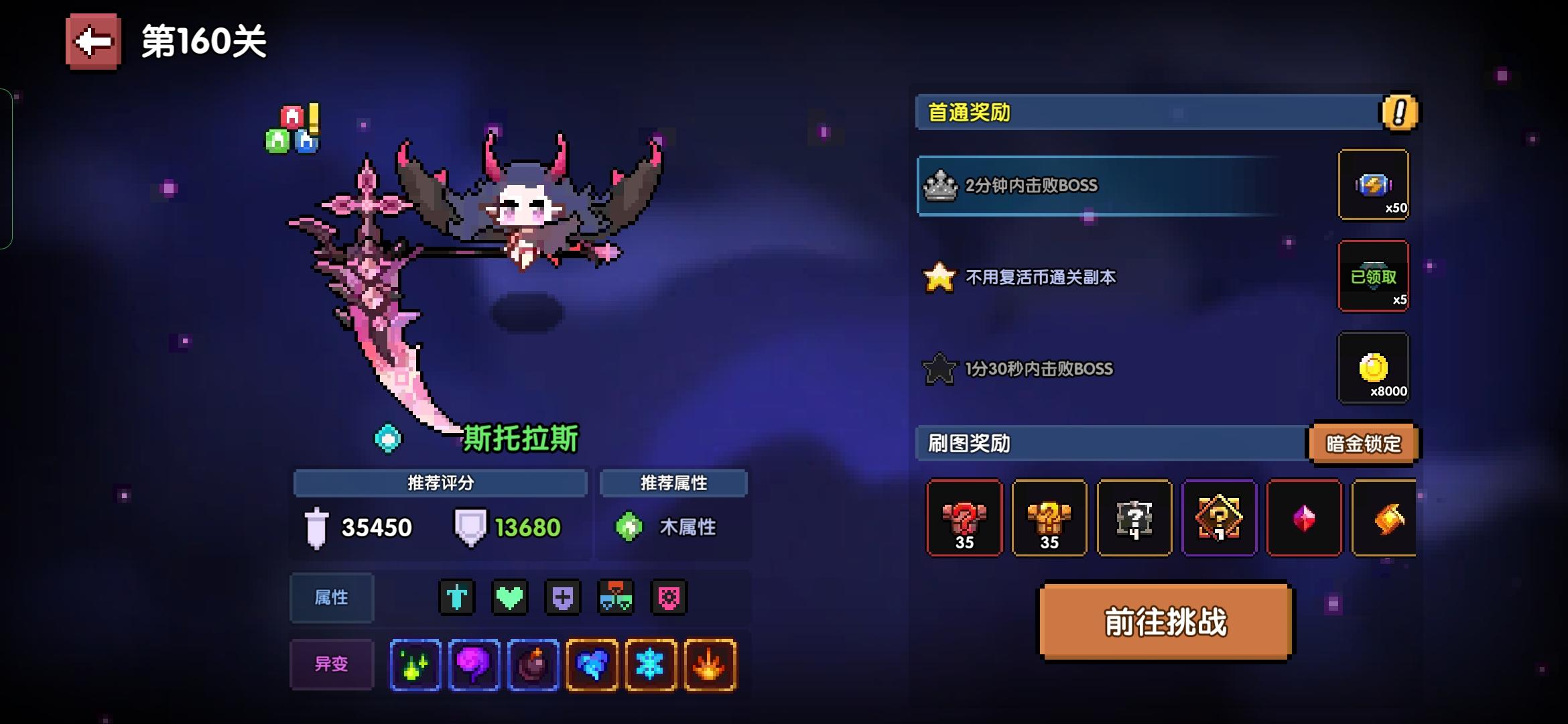Click the red potion icon above the boss

pyautogui.click(x=289, y=116)
